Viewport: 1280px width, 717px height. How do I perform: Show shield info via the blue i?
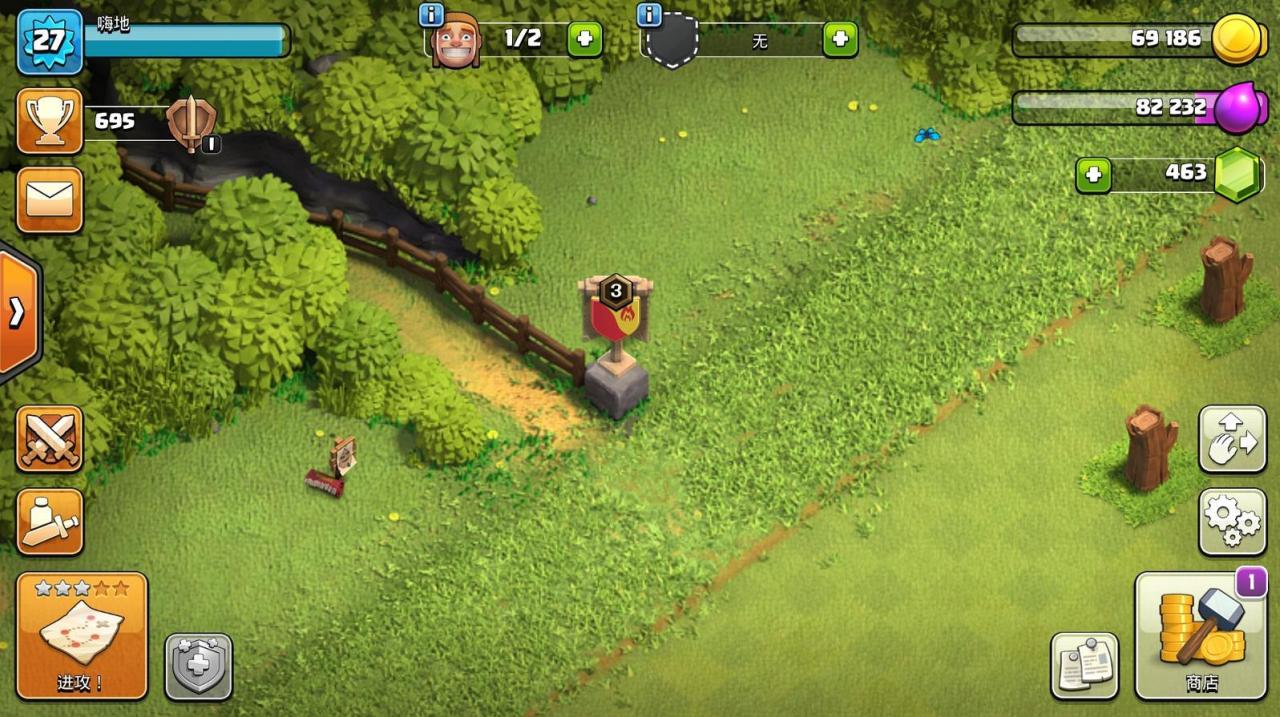(x=649, y=15)
